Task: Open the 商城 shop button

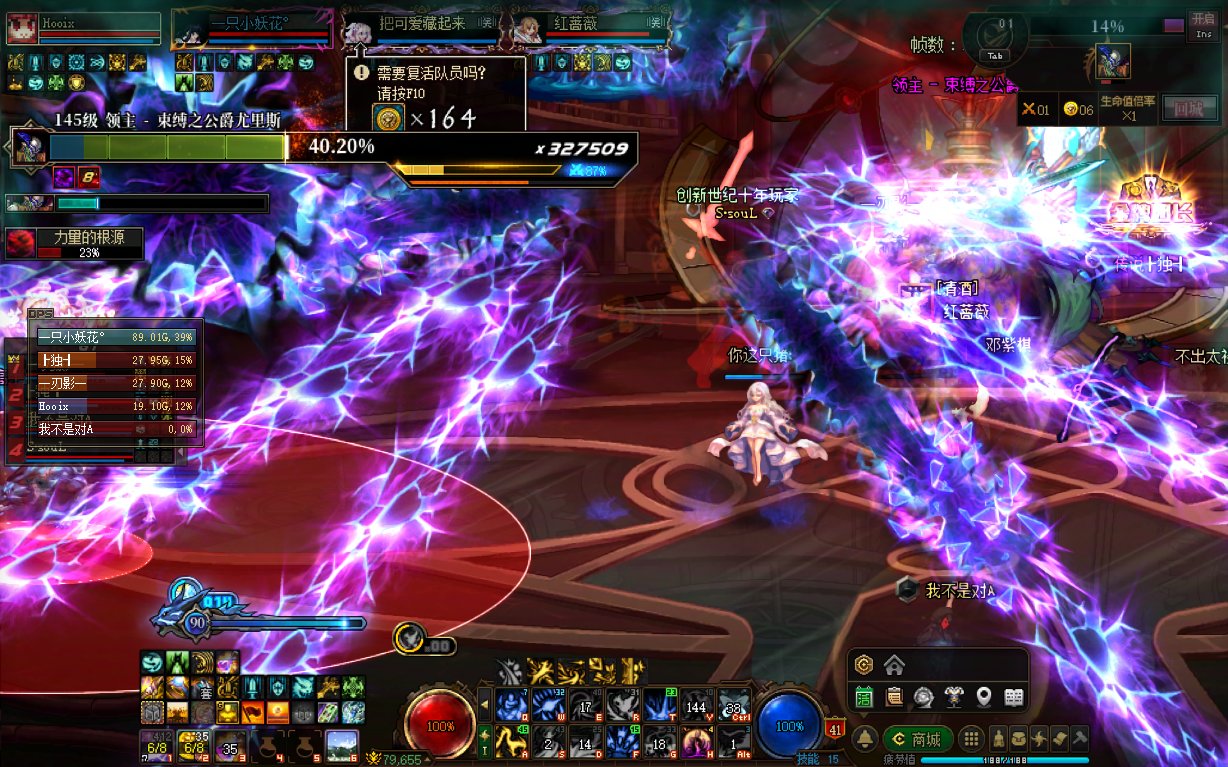Action: (x=917, y=740)
